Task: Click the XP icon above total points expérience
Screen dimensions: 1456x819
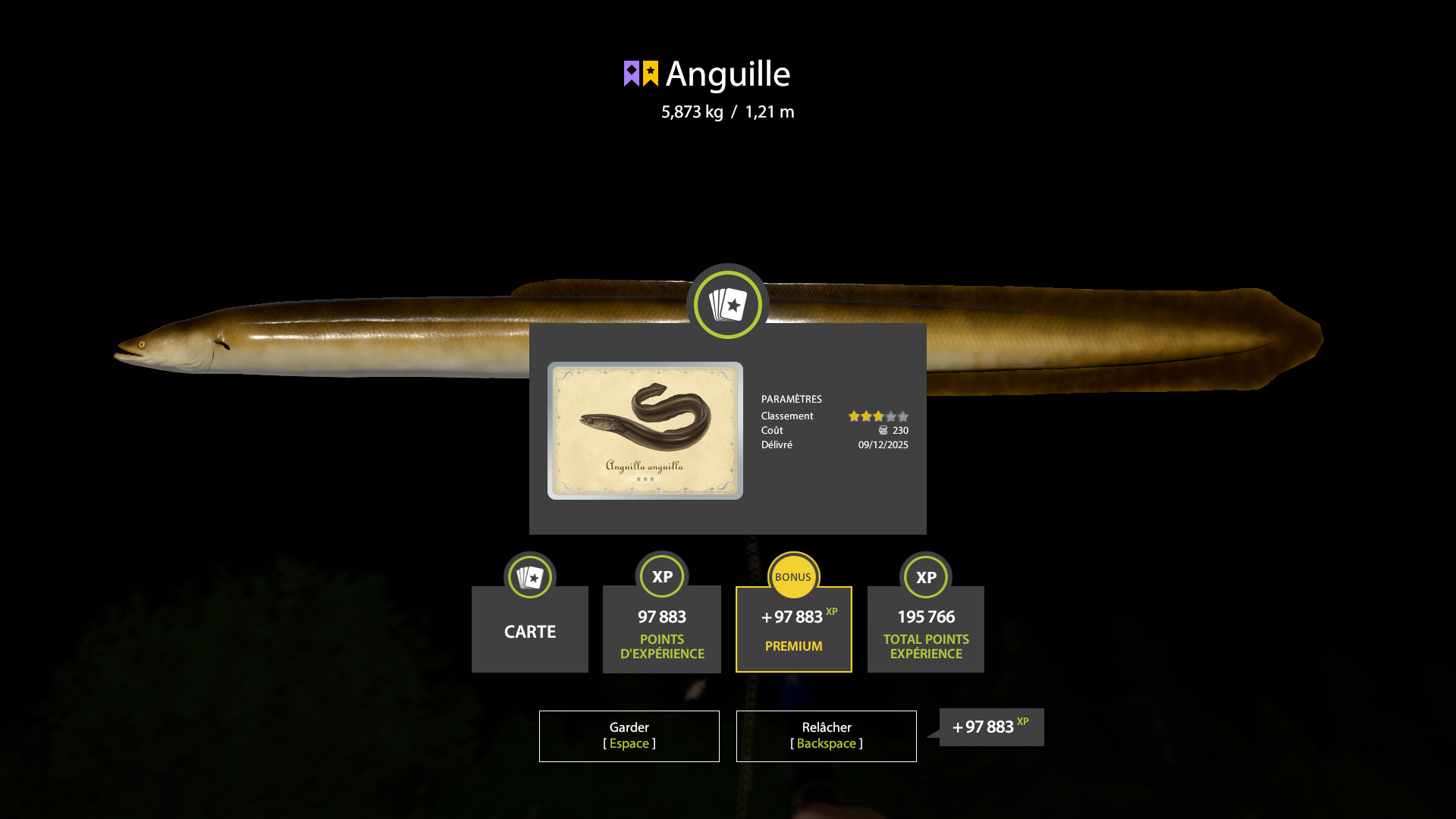Action: (925, 576)
